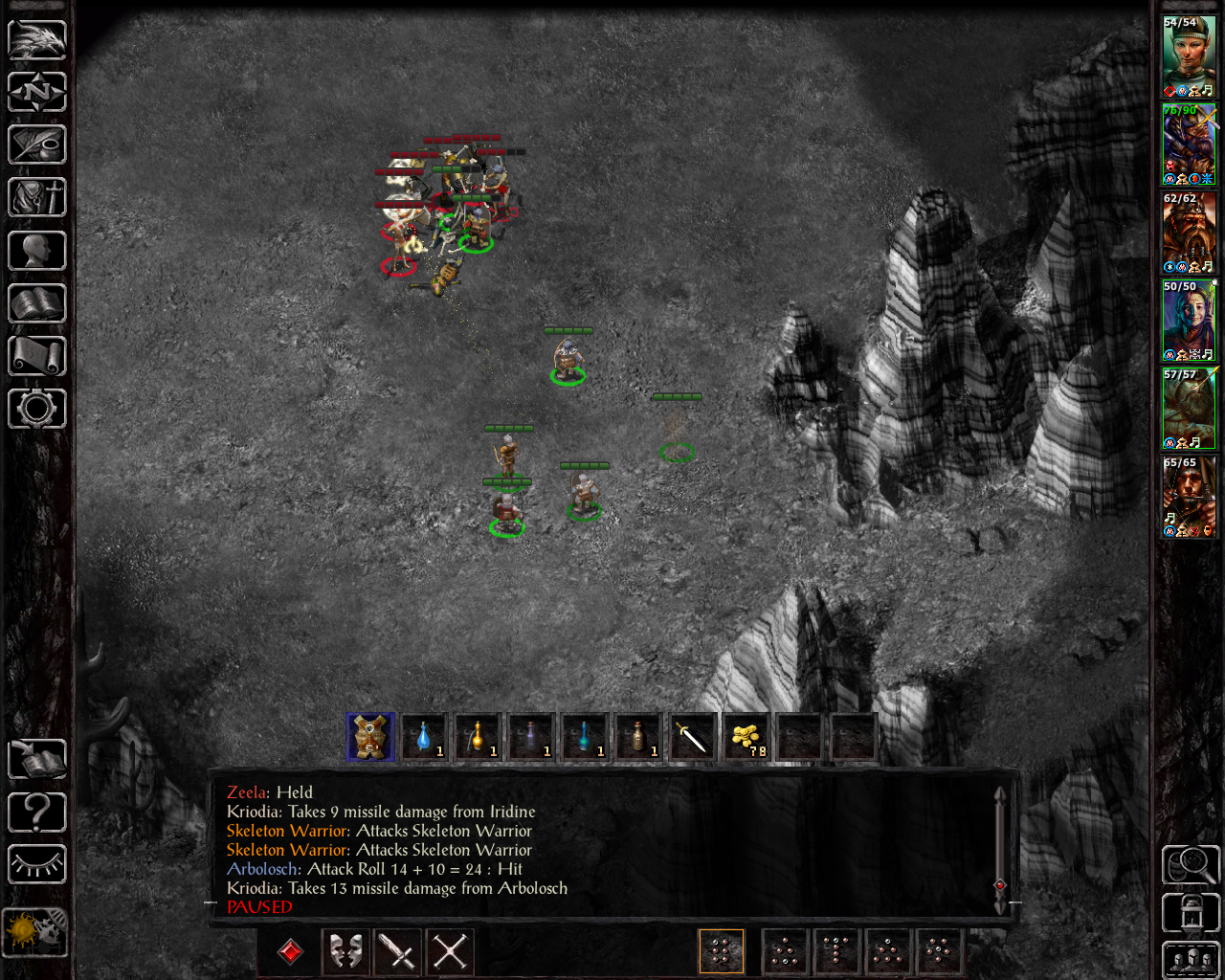The width and height of the screenshot is (1225, 980).
Task: Use the blue potion quick slot
Action: (x=424, y=737)
